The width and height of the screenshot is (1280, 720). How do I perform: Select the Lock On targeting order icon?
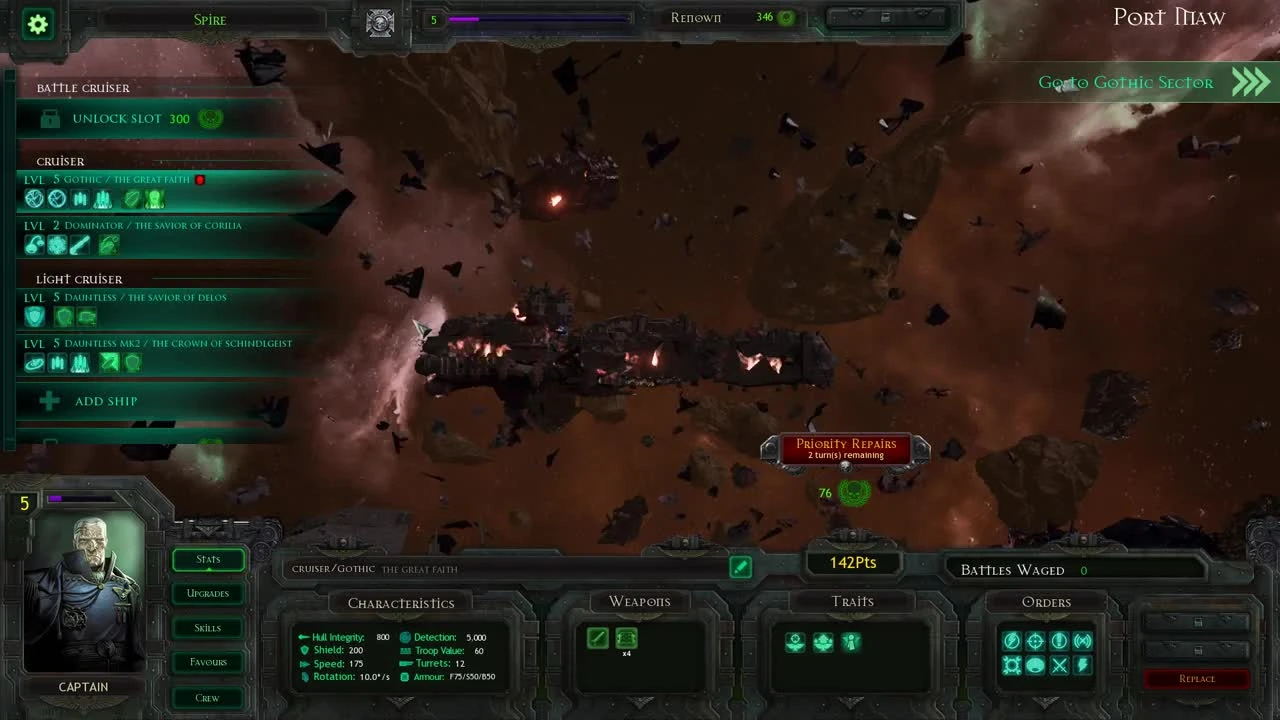coord(1034,640)
